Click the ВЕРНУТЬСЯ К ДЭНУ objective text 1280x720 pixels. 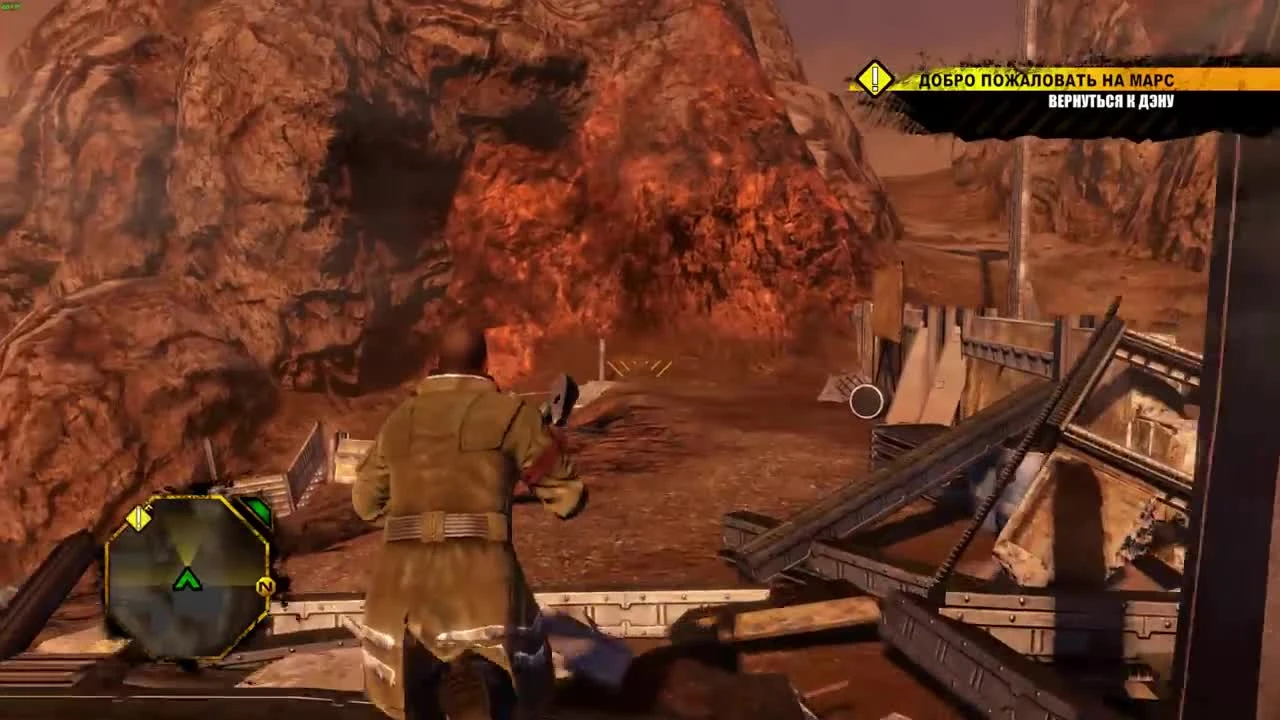(1110, 100)
